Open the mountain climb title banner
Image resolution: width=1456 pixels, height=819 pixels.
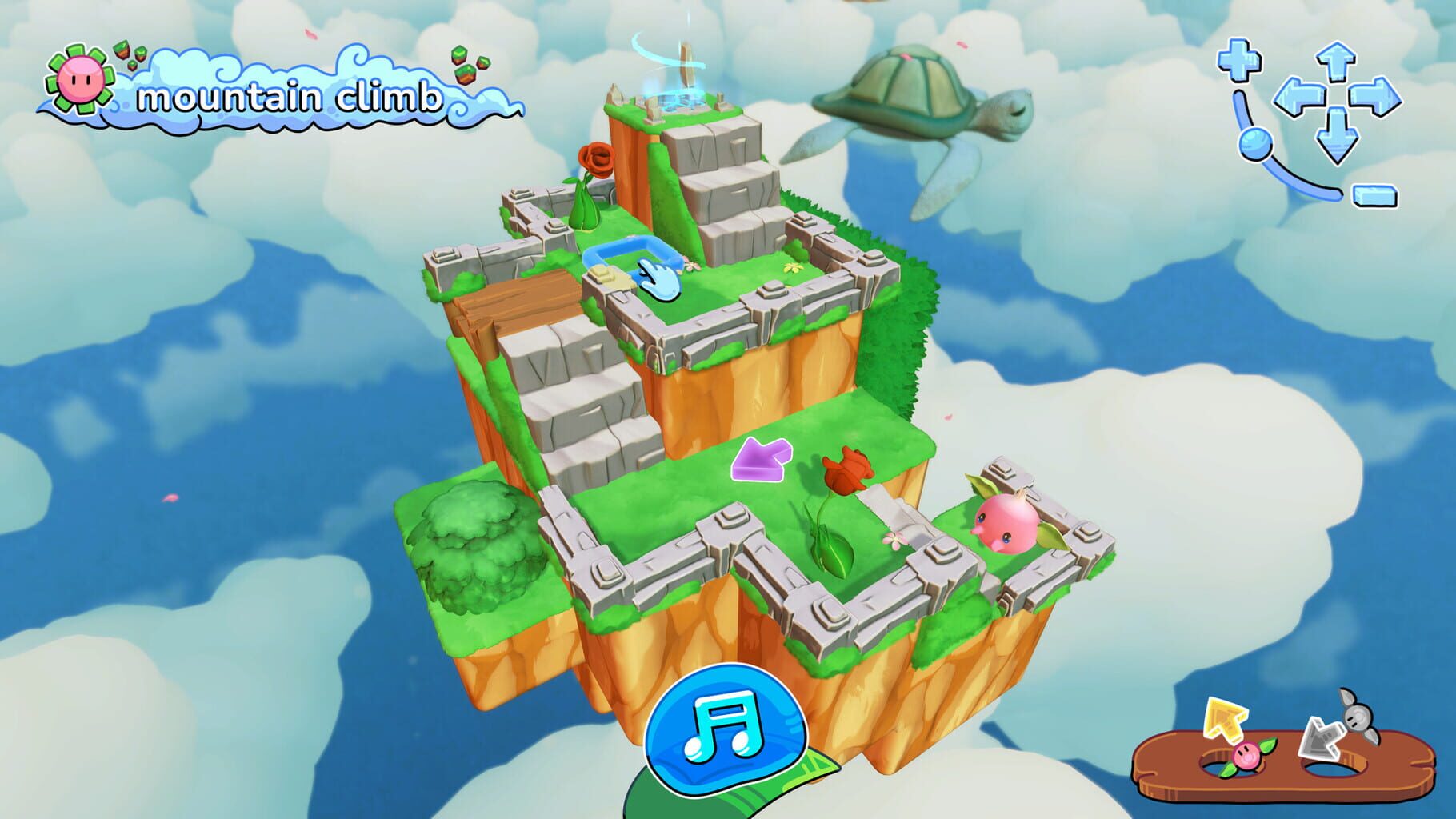coord(288,98)
